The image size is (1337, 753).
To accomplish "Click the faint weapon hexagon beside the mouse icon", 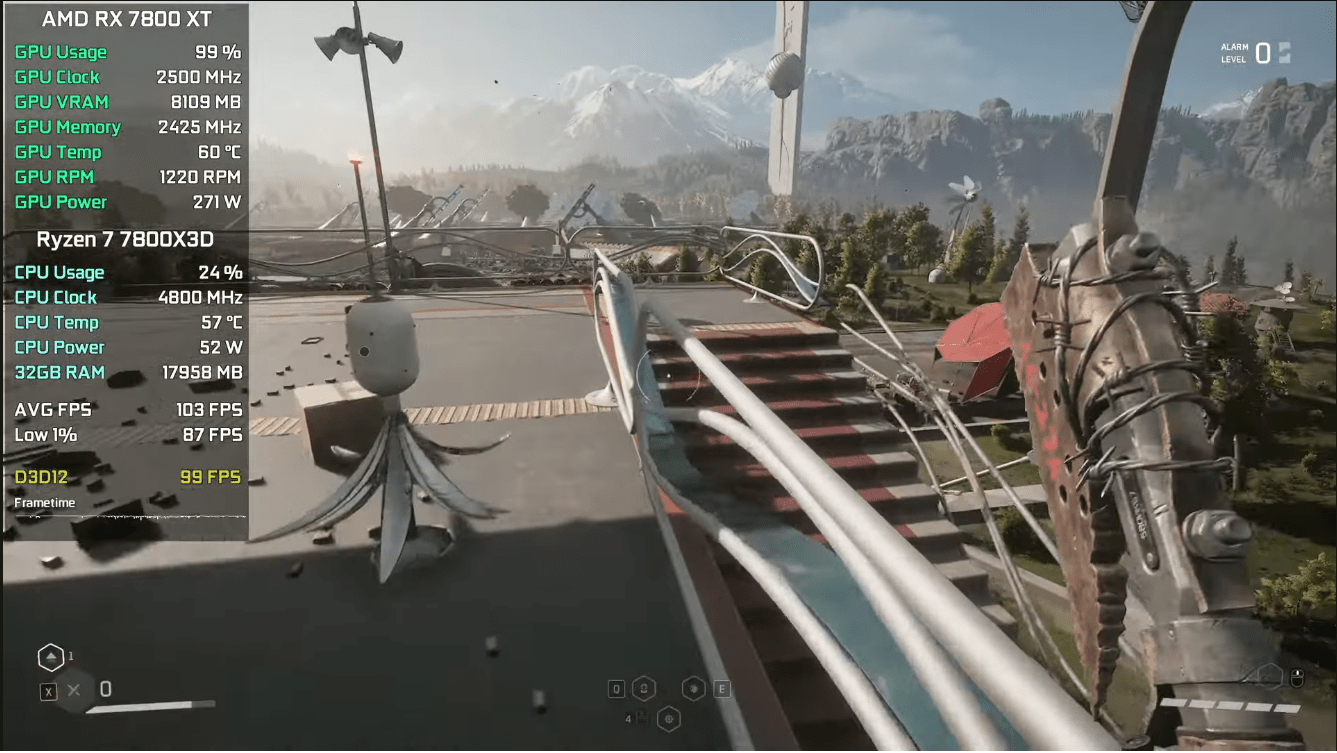I will [x=1268, y=676].
